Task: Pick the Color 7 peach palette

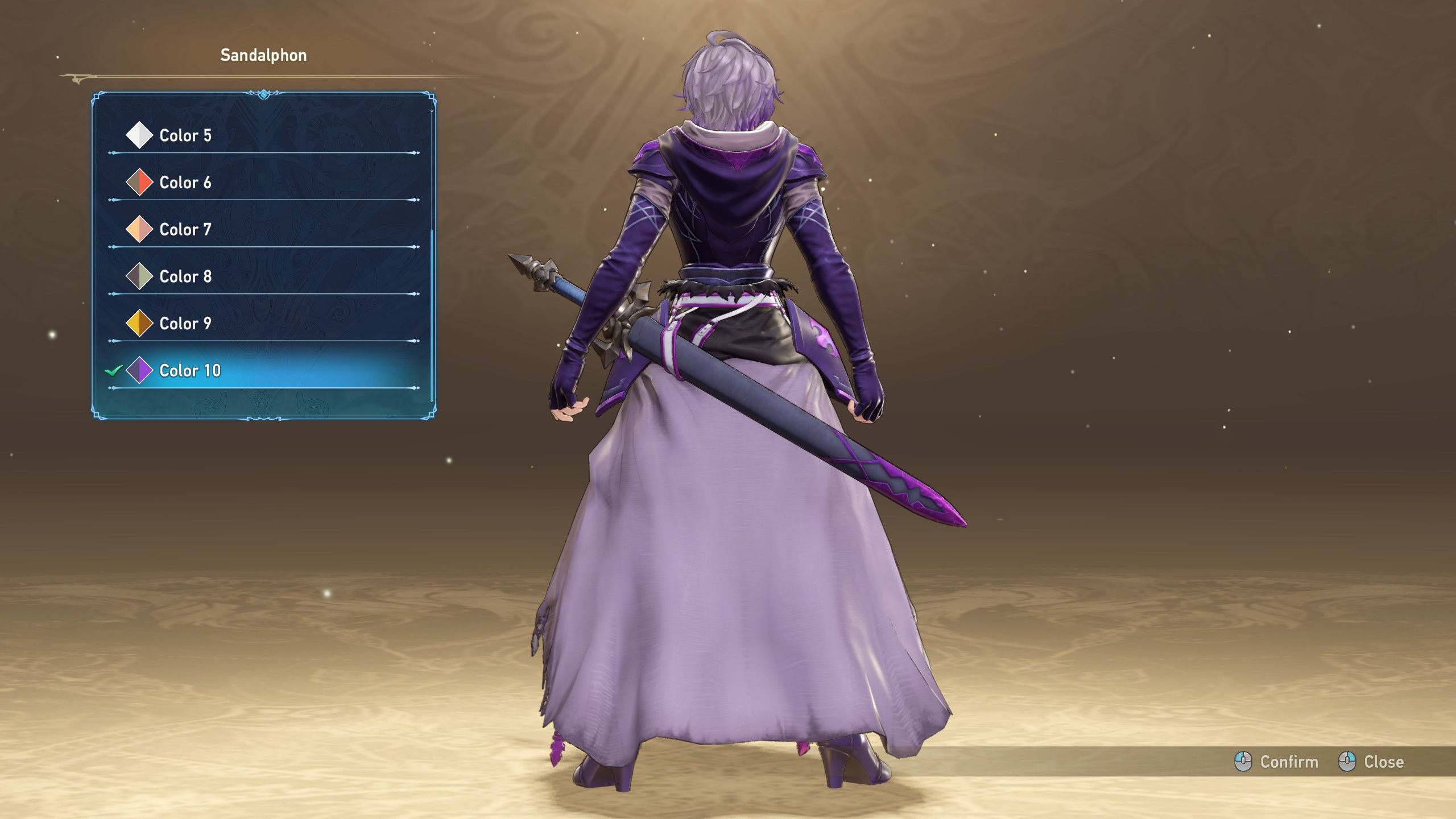Action: (x=185, y=230)
